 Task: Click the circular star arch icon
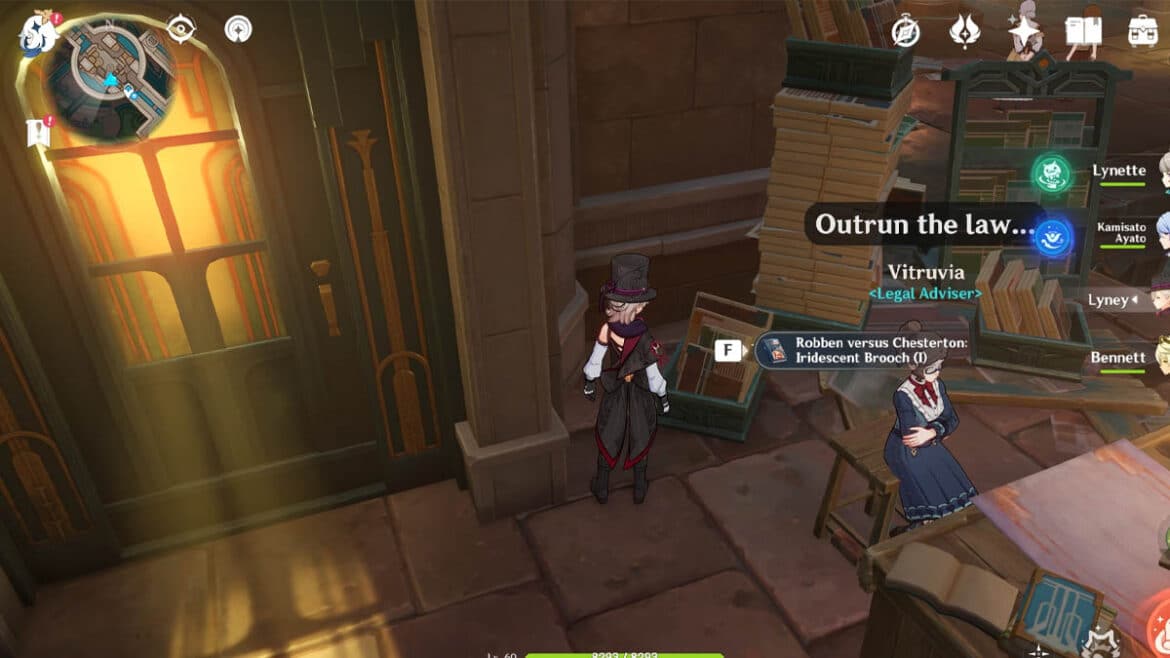(x=238, y=30)
